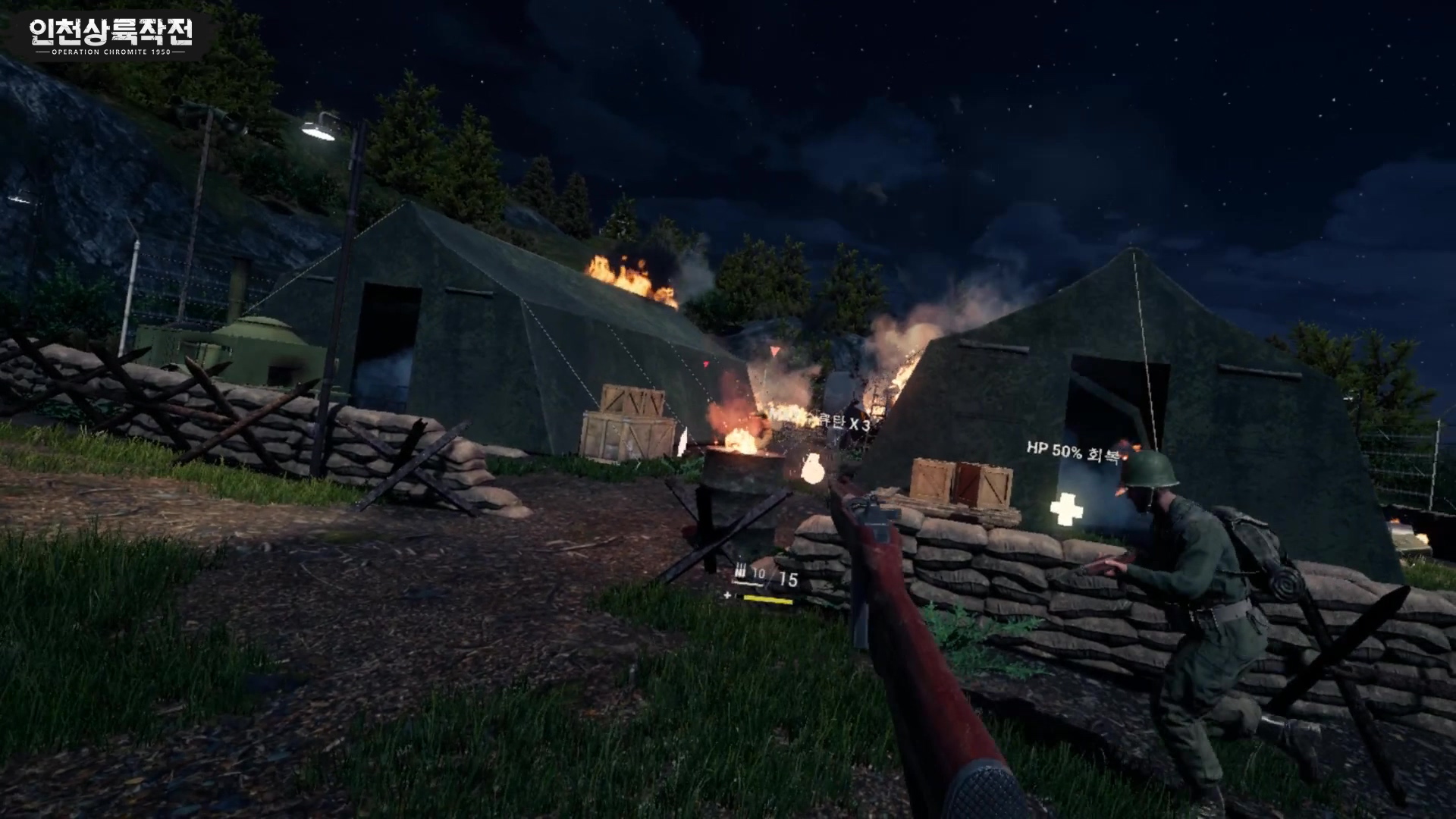Click the yellow reload progress bar
This screenshot has height=819, width=1456.
pos(768,599)
